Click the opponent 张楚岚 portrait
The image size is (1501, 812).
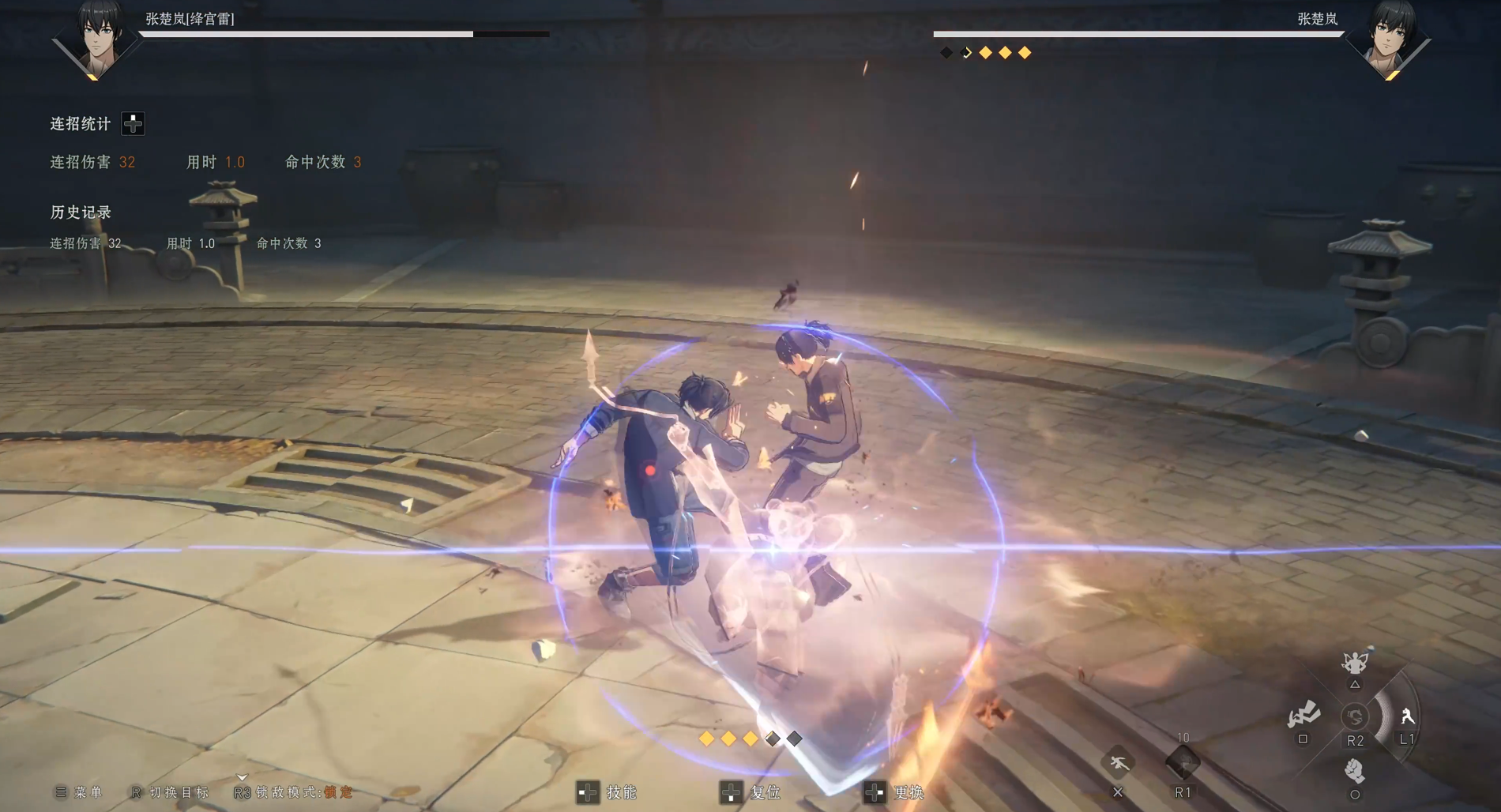1390,39
